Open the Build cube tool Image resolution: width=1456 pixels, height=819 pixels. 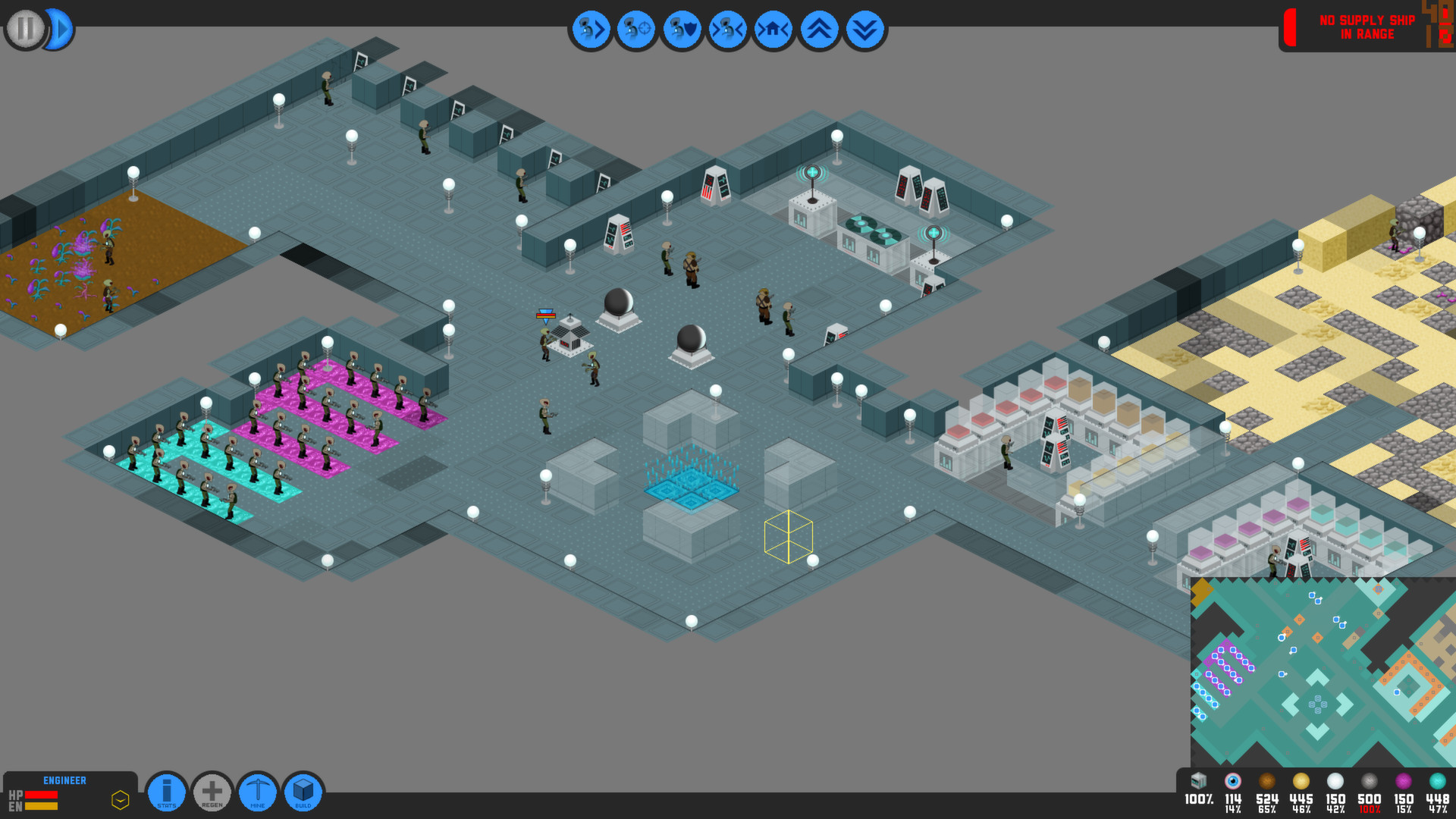point(303,792)
